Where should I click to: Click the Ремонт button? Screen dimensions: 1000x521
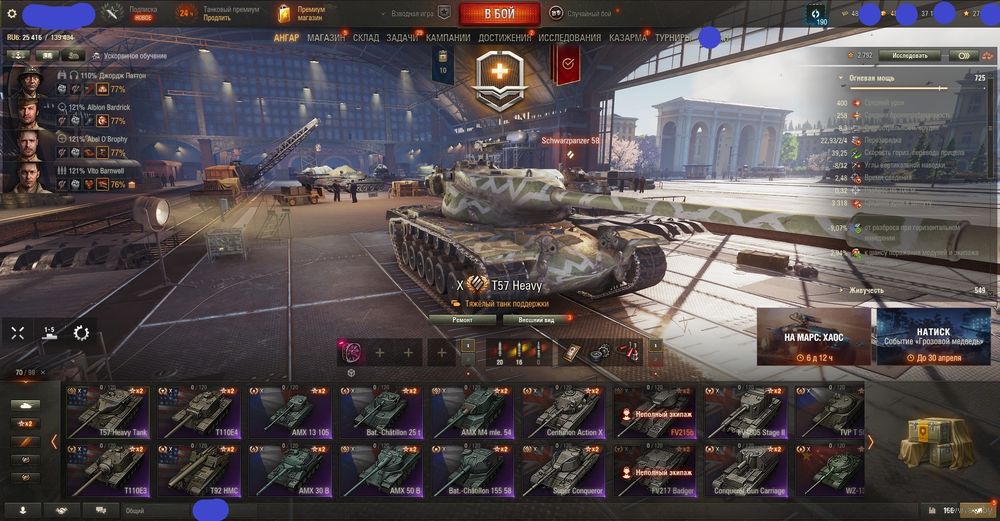(462, 320)
